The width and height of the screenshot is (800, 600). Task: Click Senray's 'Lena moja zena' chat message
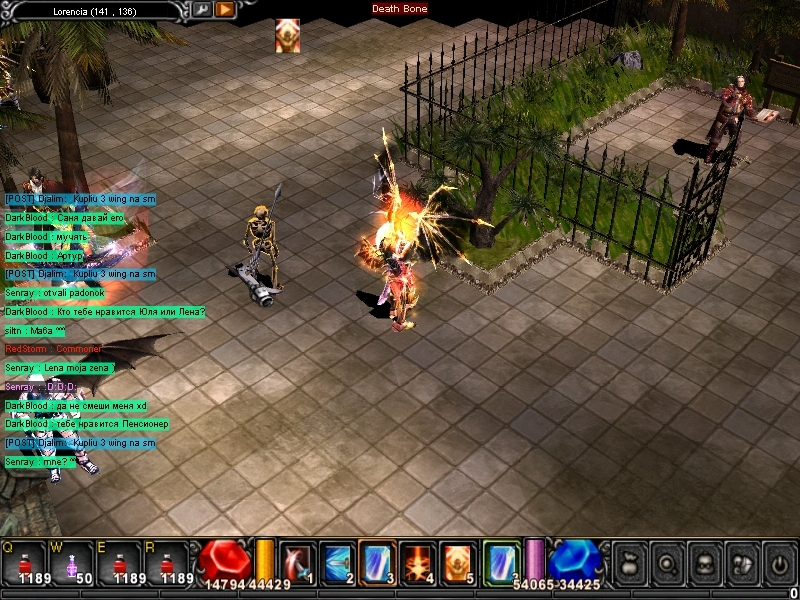point(60,368)
